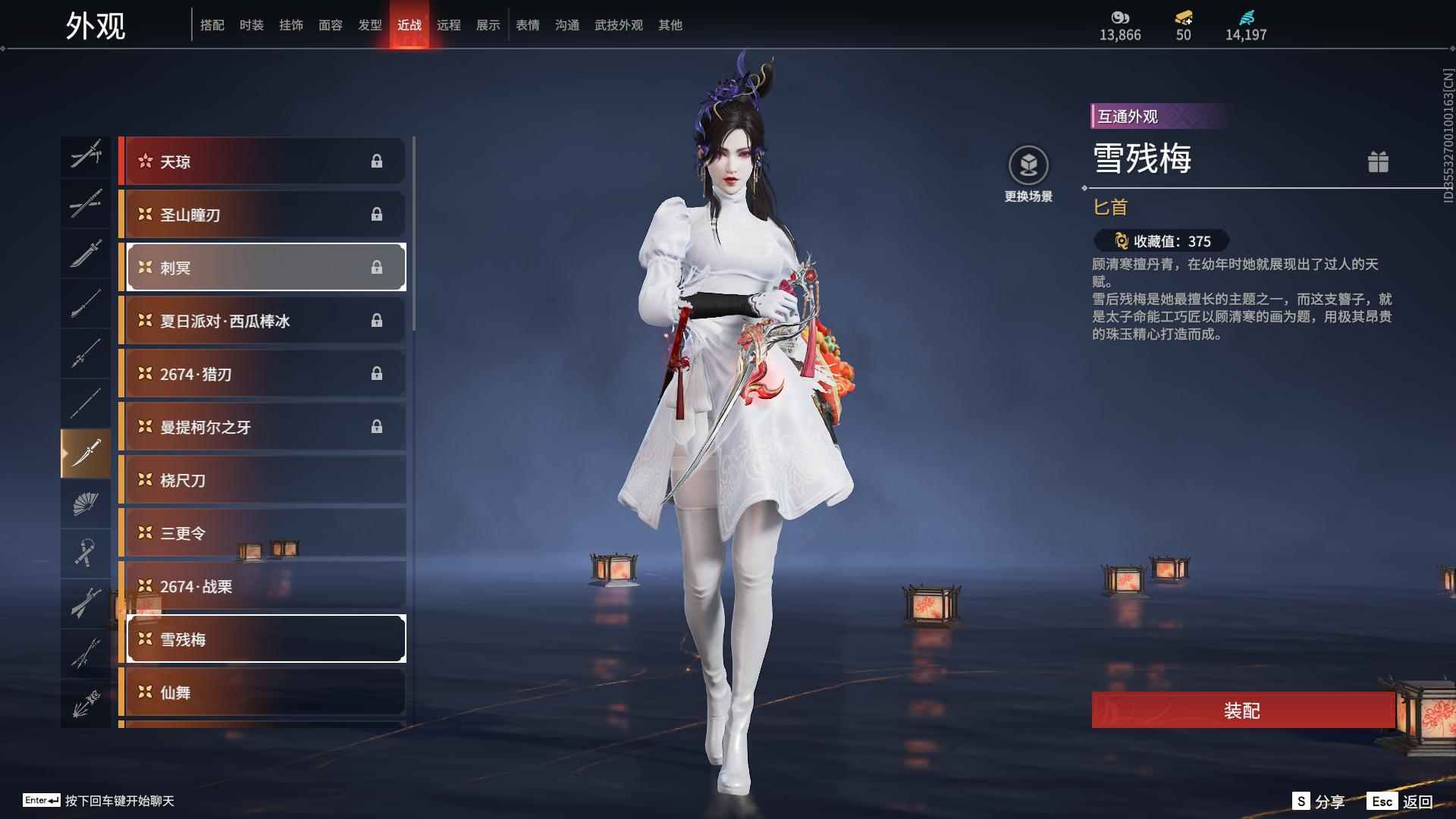Click the gold ingot currency icon showing 50
Screen dimensions: 1456x819
pyautogui.click(x=1184, y=17)
